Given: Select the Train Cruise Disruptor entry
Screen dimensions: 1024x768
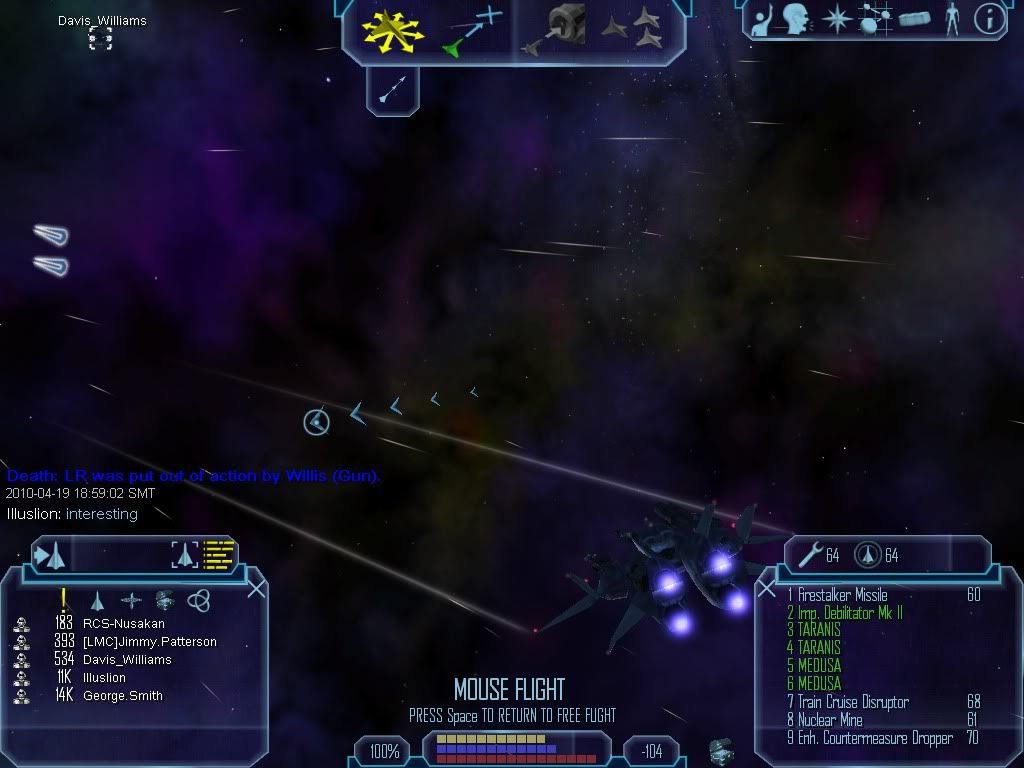Looking at the screenshot, I should (853, 702).
